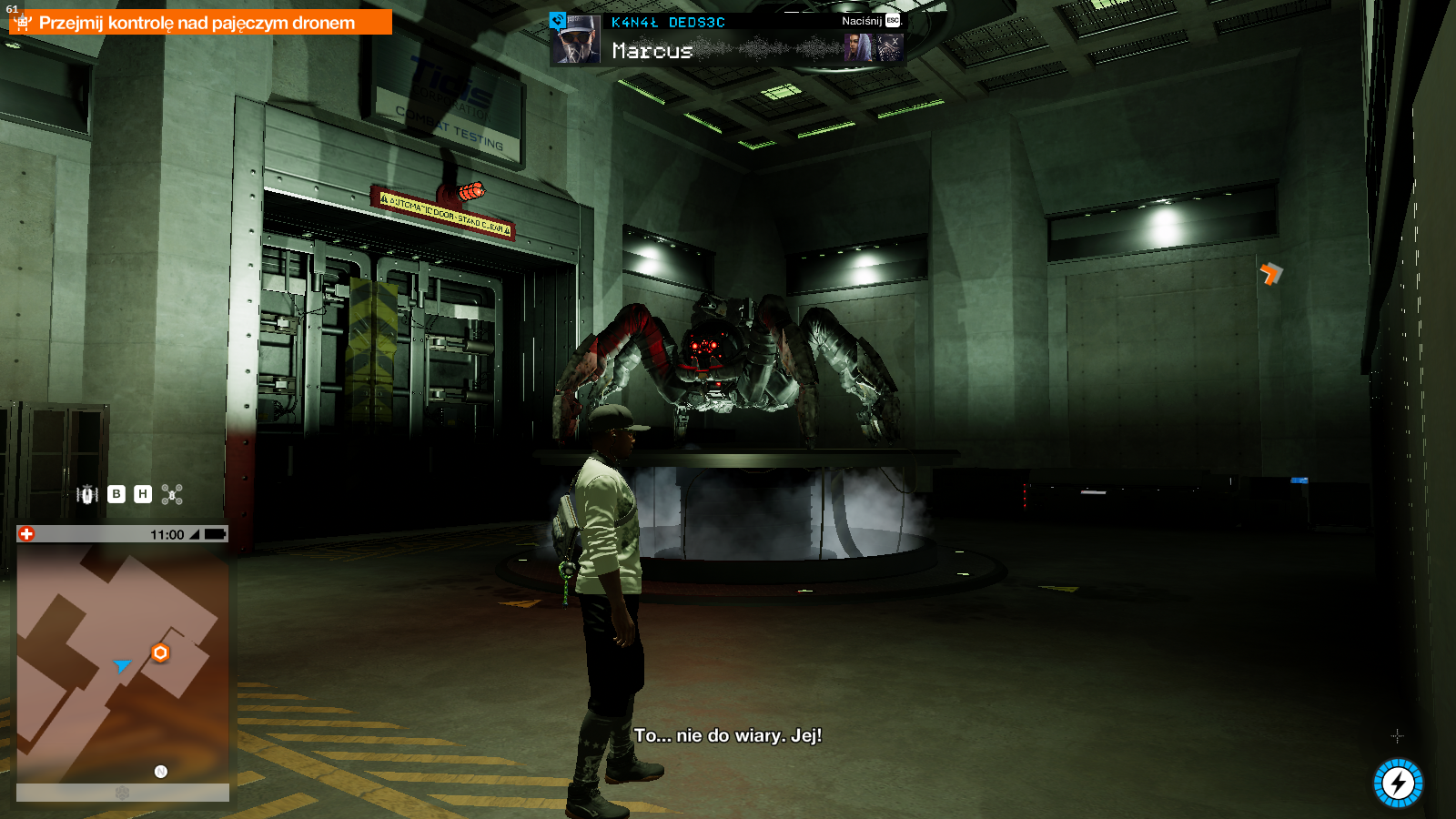The height and width of the screenshot is (819, 1456).
Task: Click the orange waypoint marker on the wall
Action: 1270,273
